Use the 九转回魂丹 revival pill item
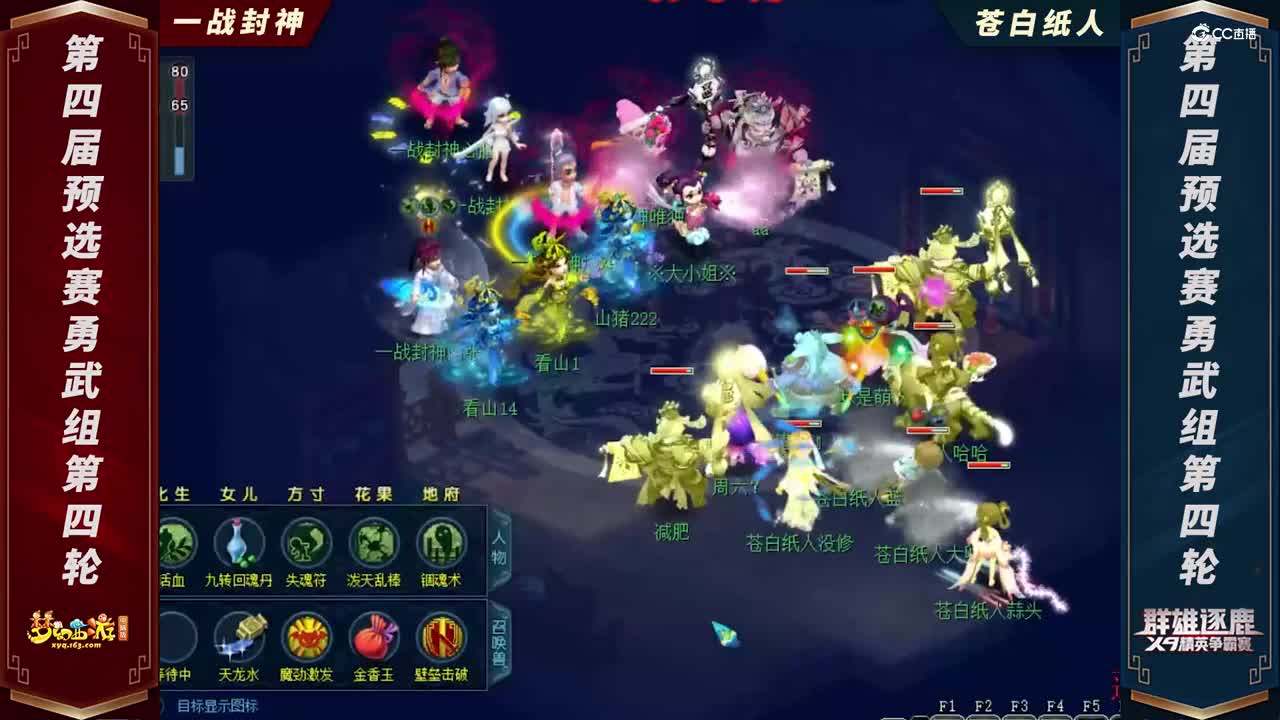This screenshot has width=1280, height=720. point(237,545)
